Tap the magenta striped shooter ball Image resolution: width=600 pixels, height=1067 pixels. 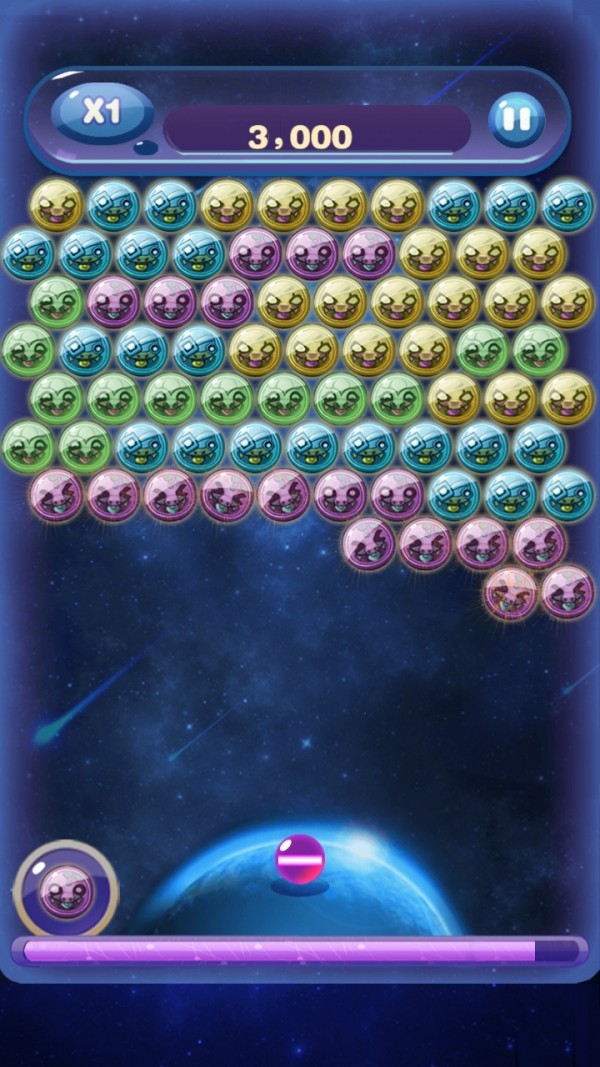(299, 860)
